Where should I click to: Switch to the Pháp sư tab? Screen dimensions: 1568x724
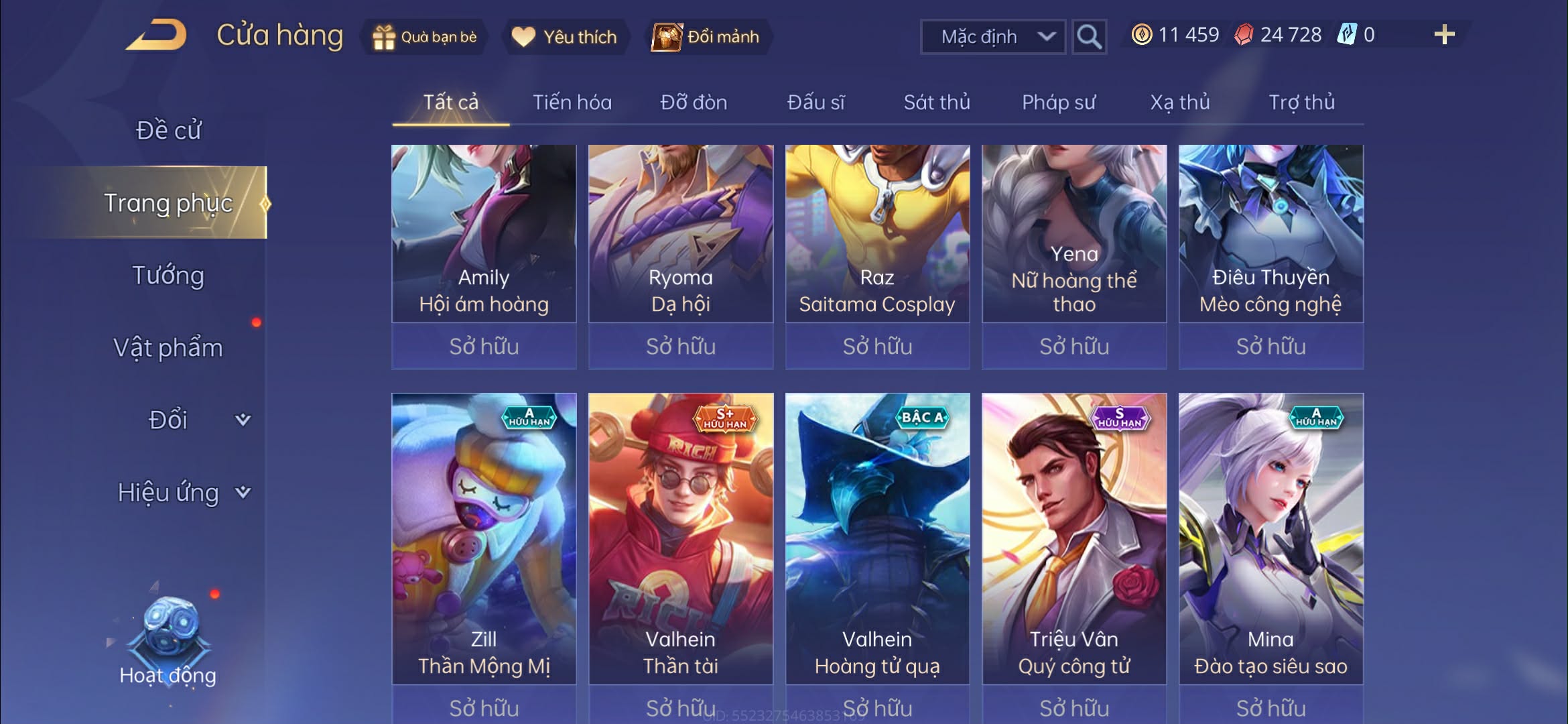[x=1059, y=103]
